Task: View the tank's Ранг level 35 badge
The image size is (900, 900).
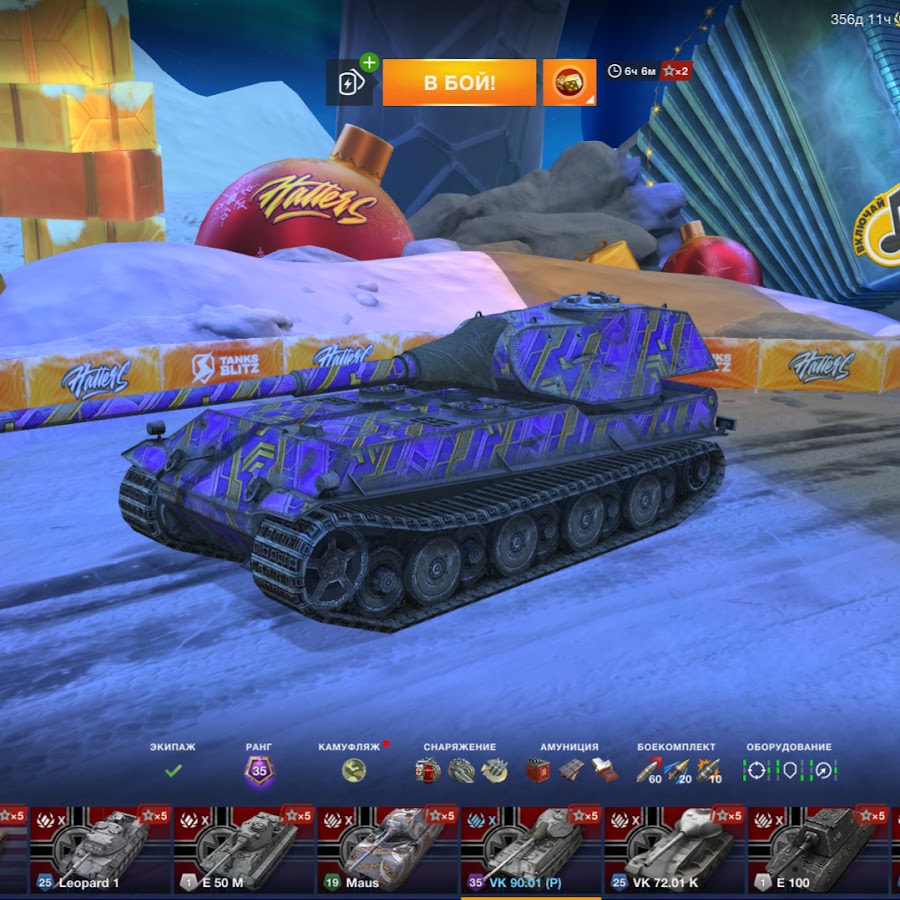Action: (259, 771)
